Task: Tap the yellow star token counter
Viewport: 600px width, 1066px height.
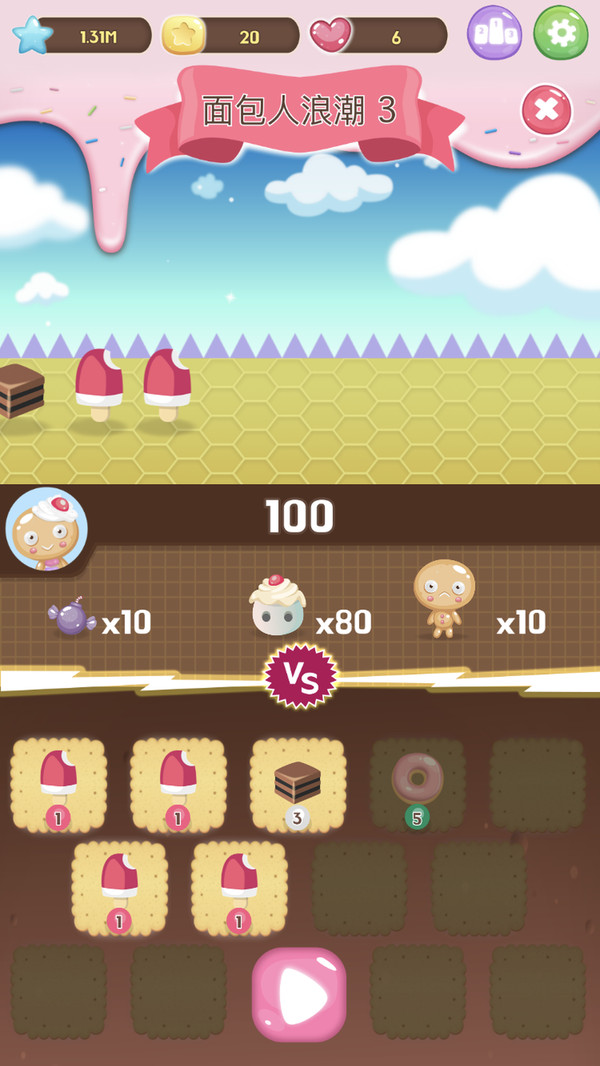Action: [x=231, y=36]
